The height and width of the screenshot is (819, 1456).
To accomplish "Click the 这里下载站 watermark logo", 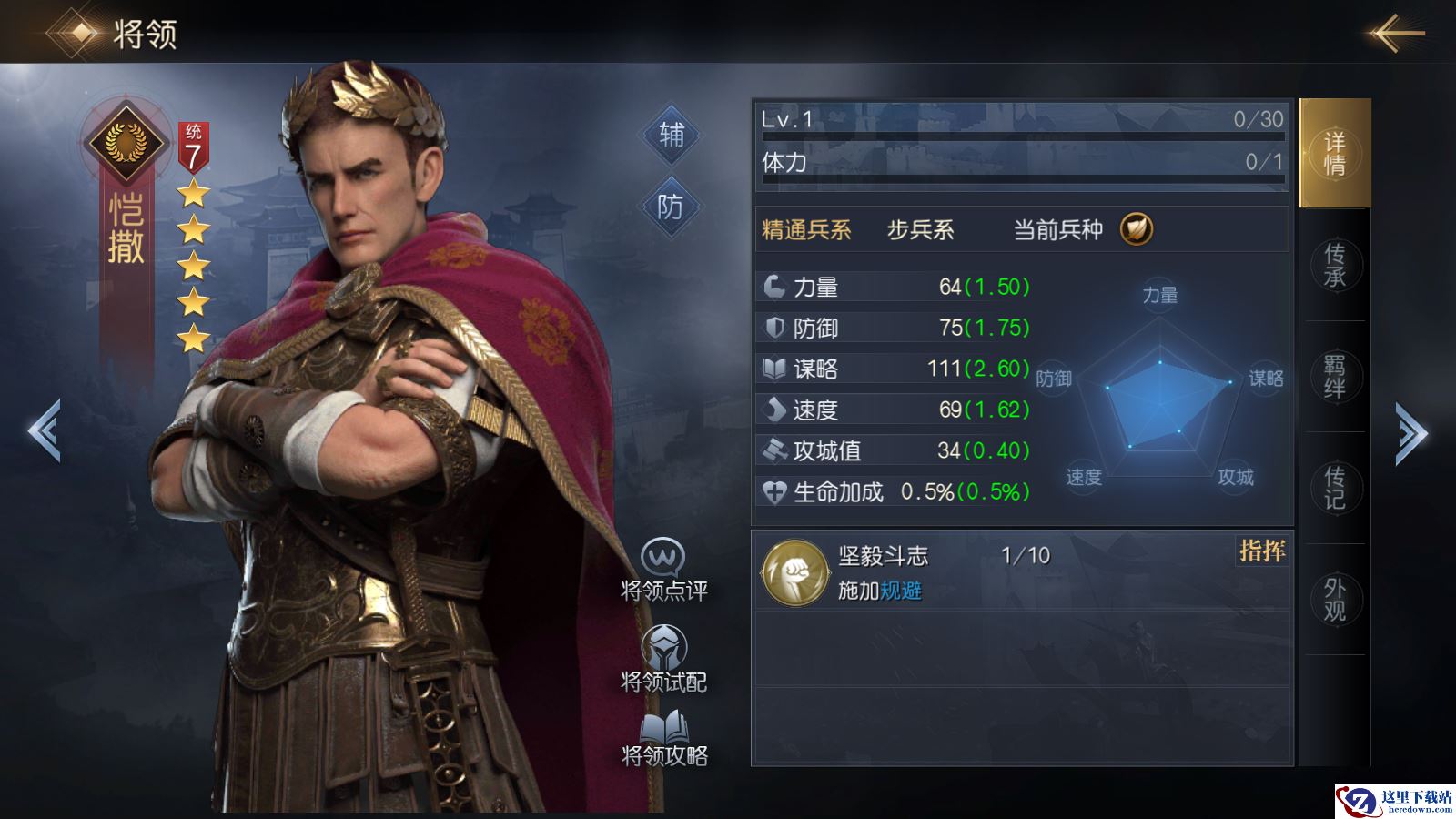I will coord(1394,801).
